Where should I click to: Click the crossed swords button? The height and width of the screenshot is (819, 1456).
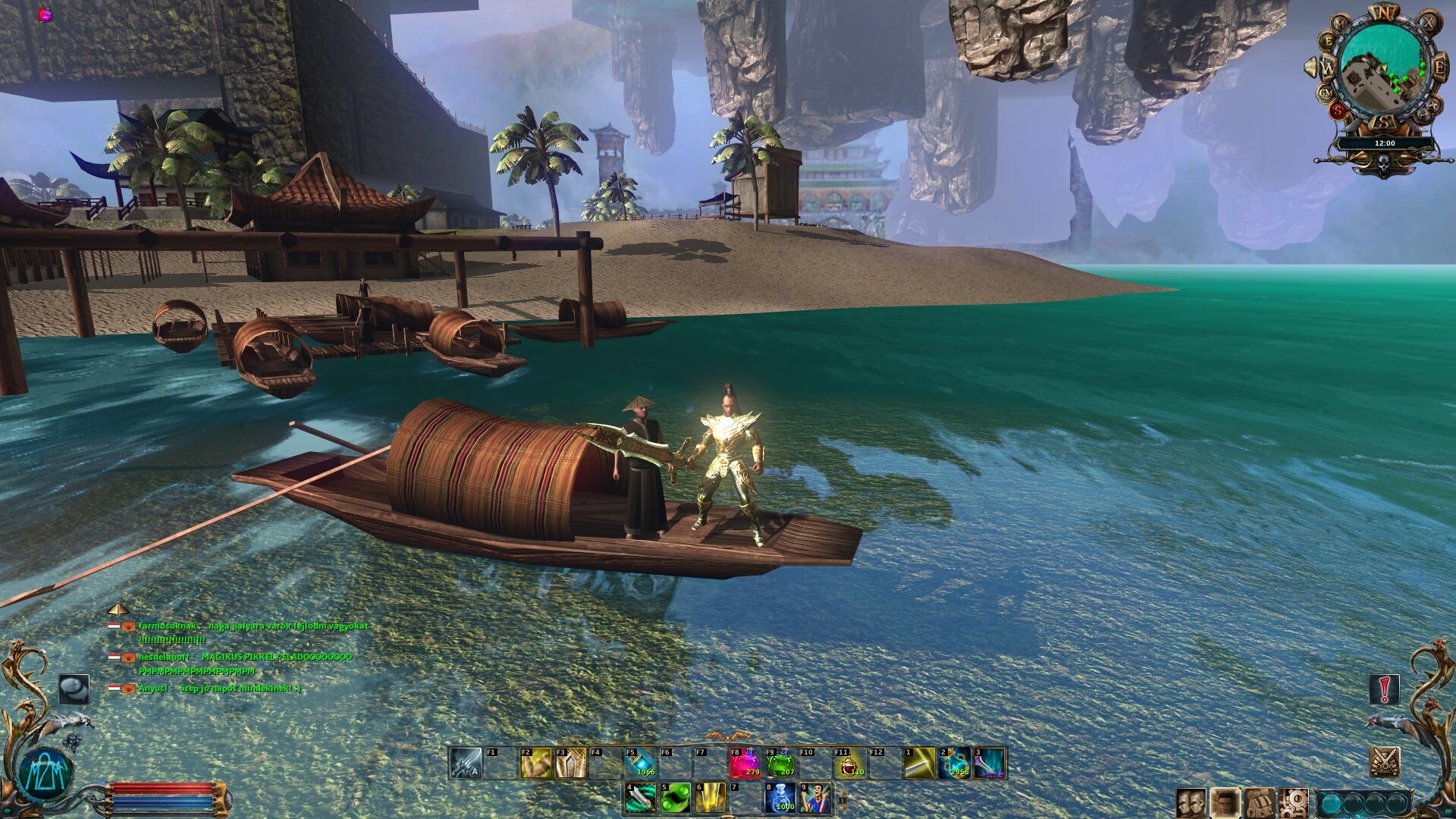[x=1385, y=761]
